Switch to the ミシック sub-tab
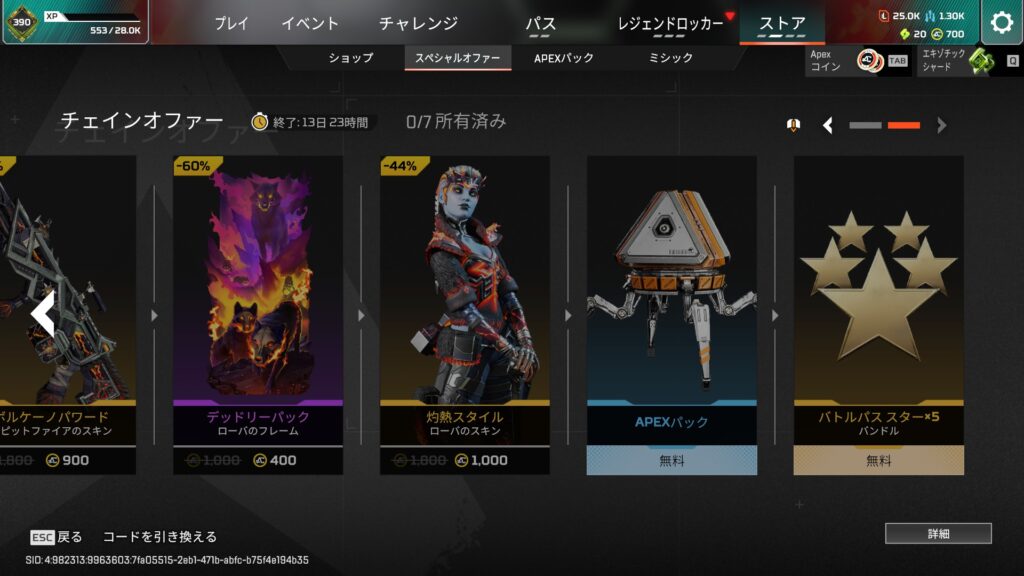This screenshot has width=1024, height=576. (670, 58)
